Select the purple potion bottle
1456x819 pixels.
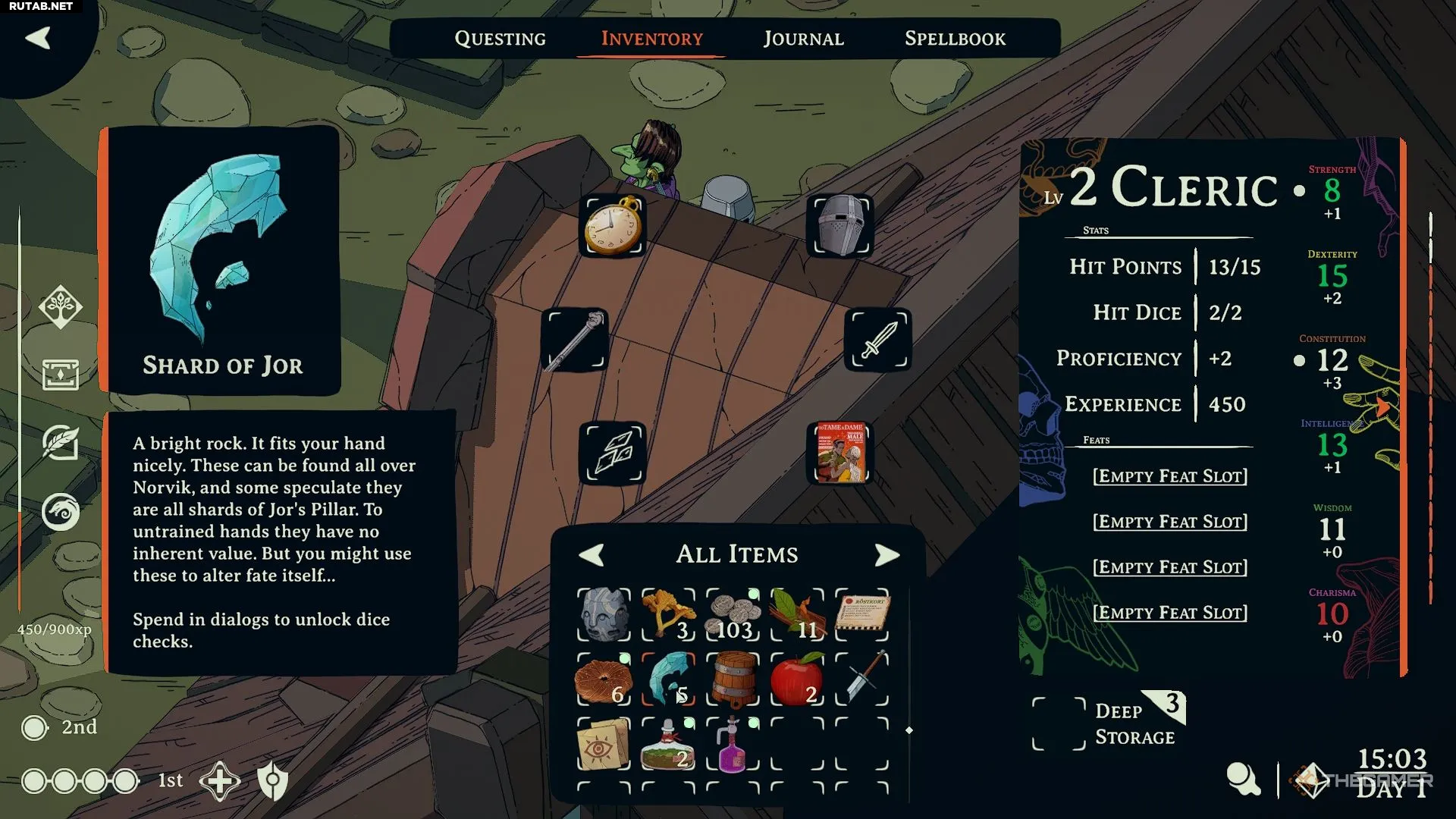click(x=733, y=745)
